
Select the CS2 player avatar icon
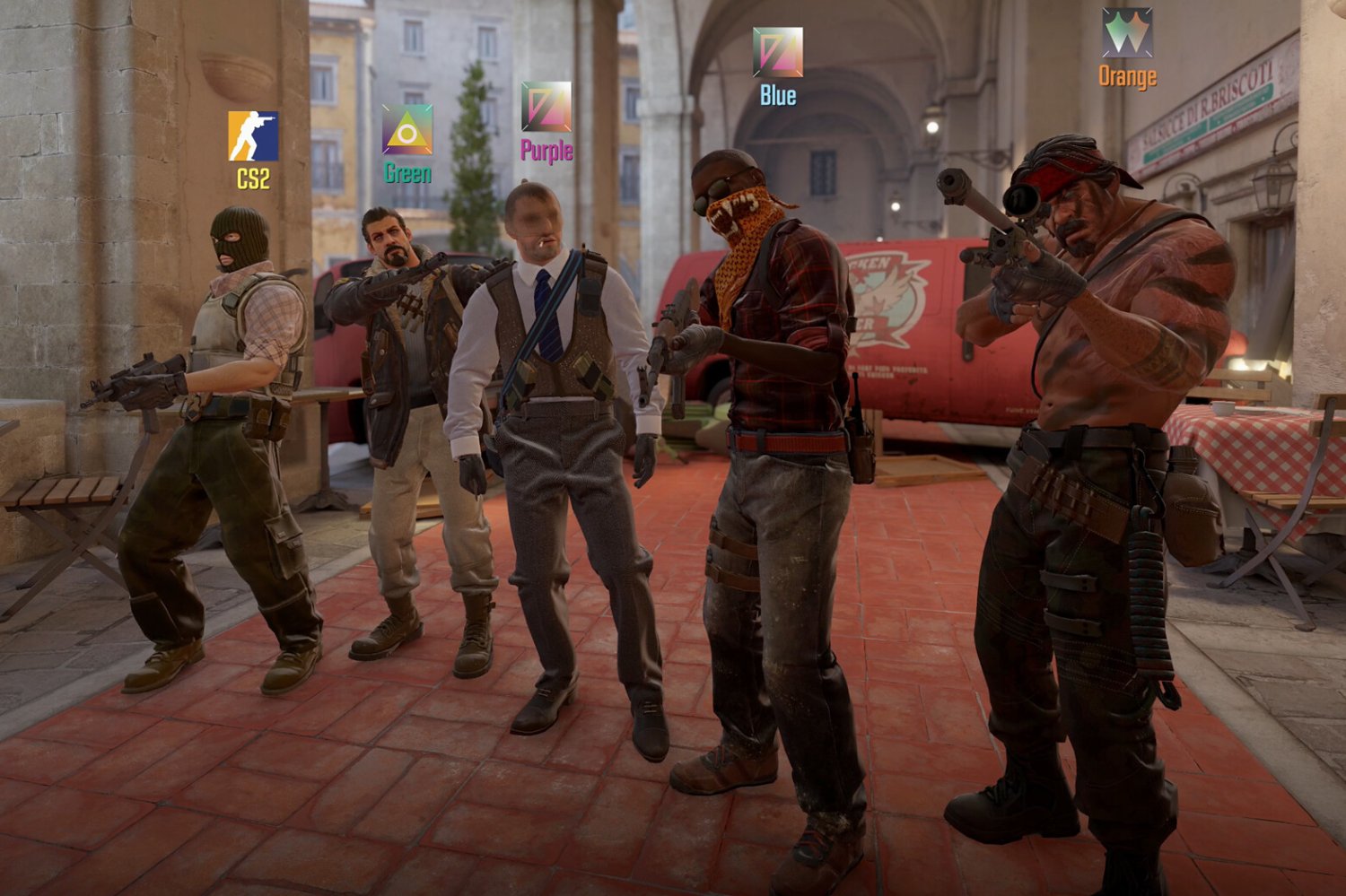[253, 136]
